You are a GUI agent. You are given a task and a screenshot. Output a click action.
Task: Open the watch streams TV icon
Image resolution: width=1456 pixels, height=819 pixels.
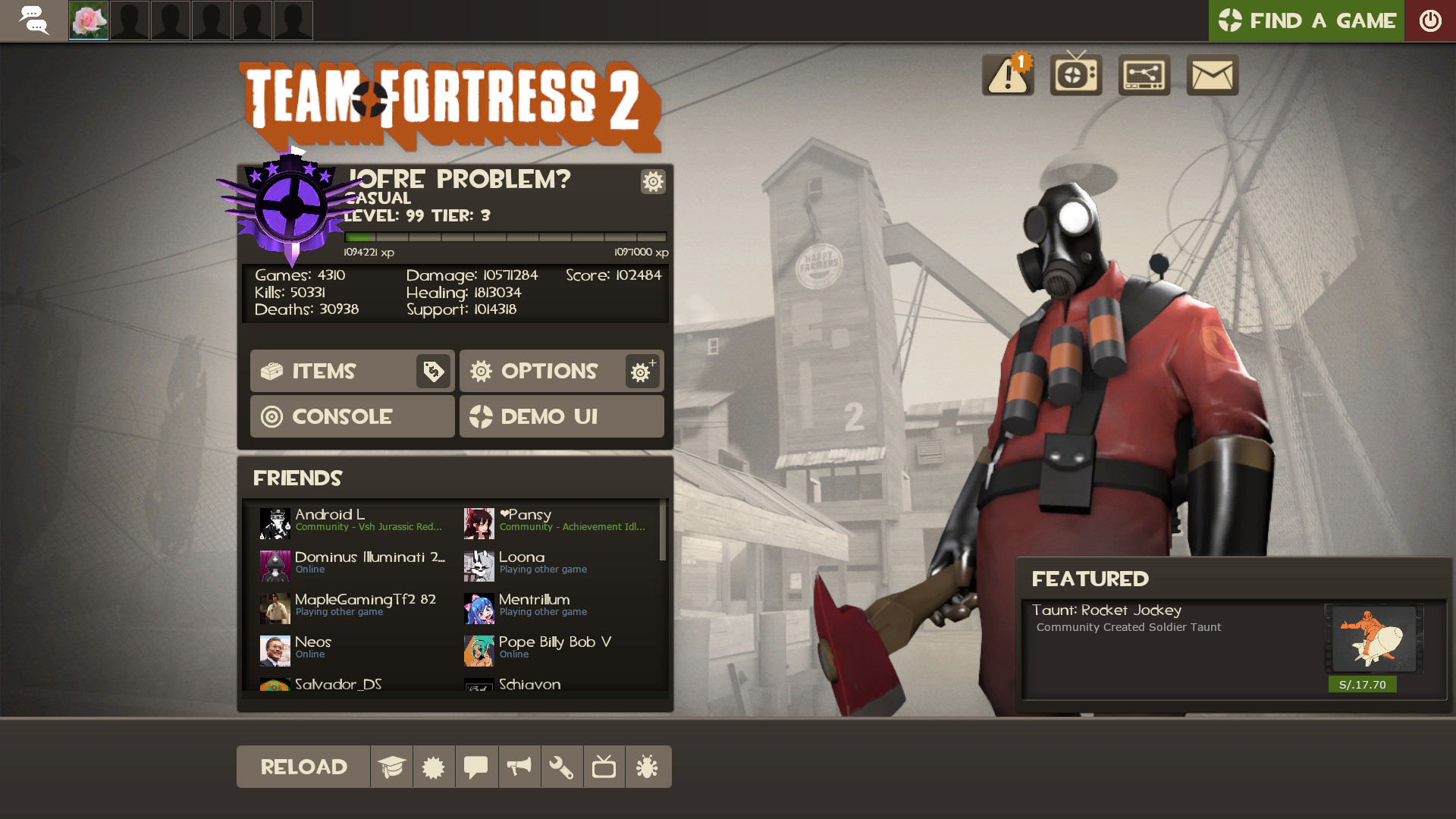click(x=1075, y=74)
